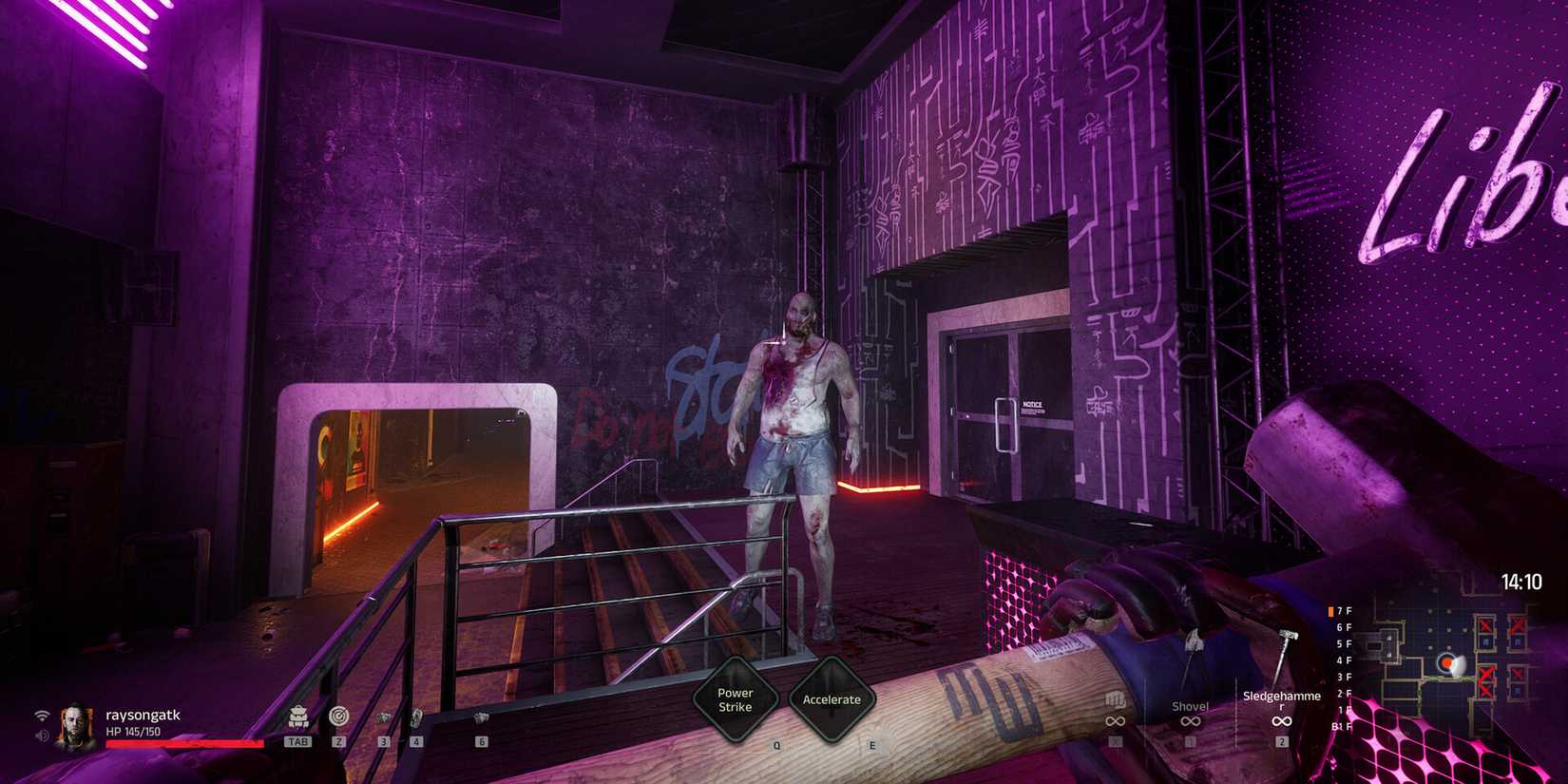Select floor B1 on the floor selector

1342,727
